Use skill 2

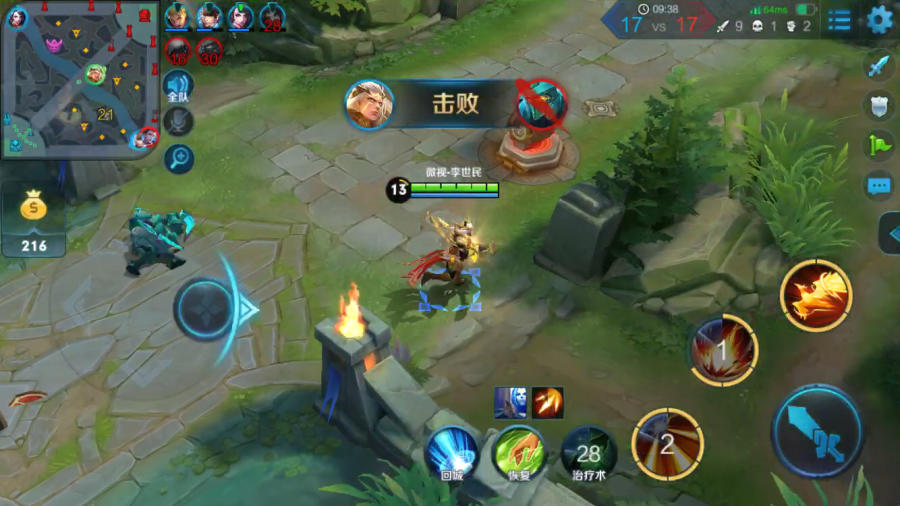click(667, 443)
